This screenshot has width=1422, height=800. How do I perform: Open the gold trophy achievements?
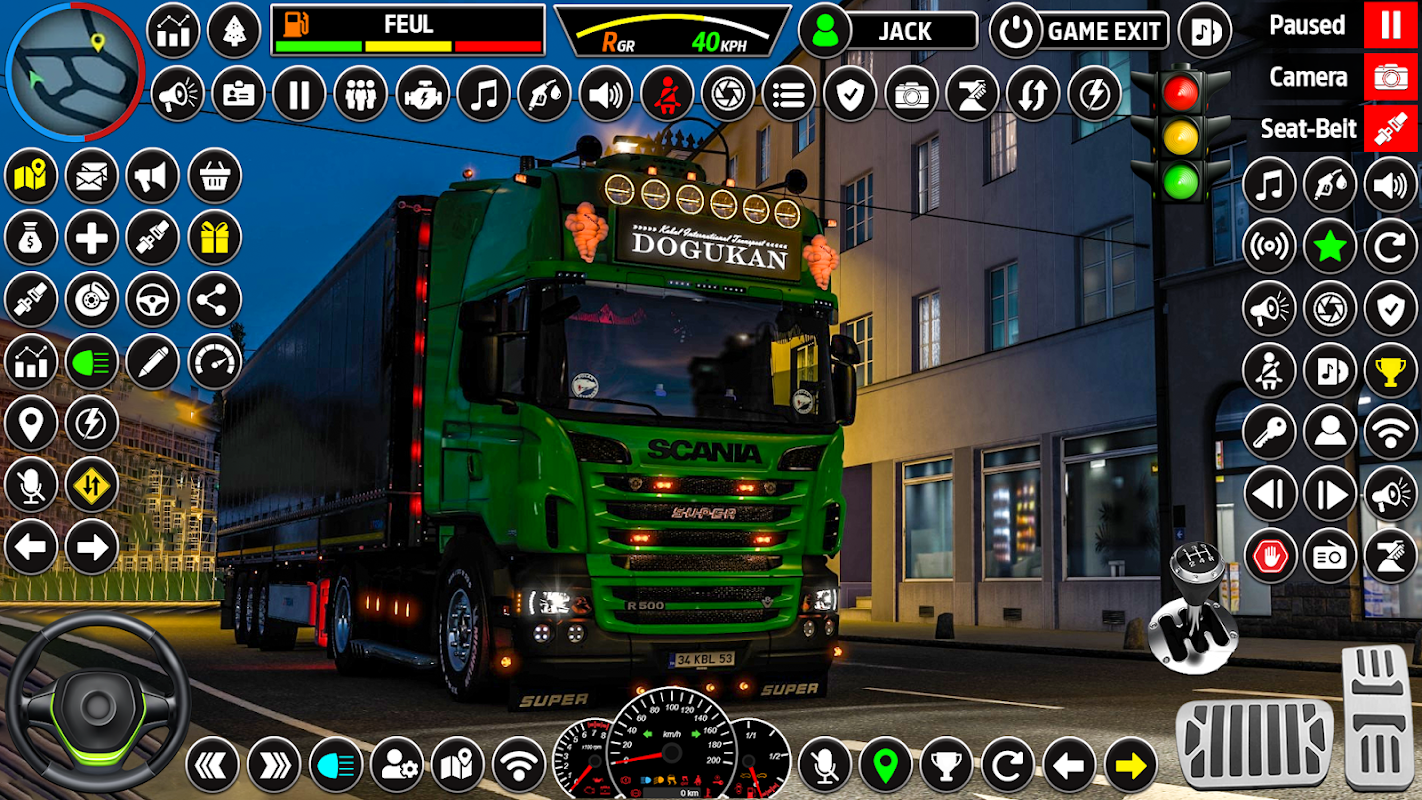(1391, 371)
